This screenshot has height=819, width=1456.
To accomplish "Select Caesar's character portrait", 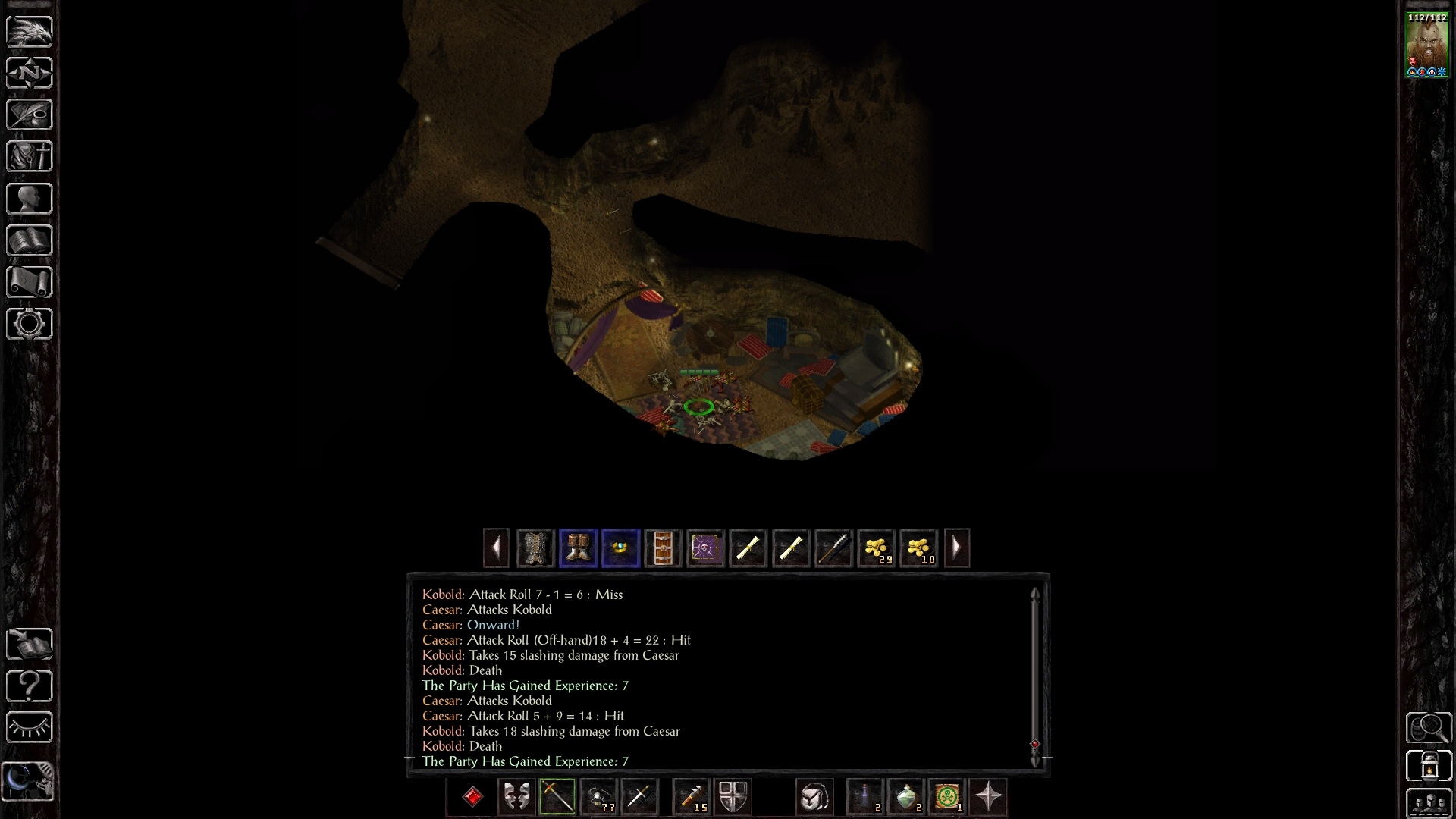I will (1426, 45).
